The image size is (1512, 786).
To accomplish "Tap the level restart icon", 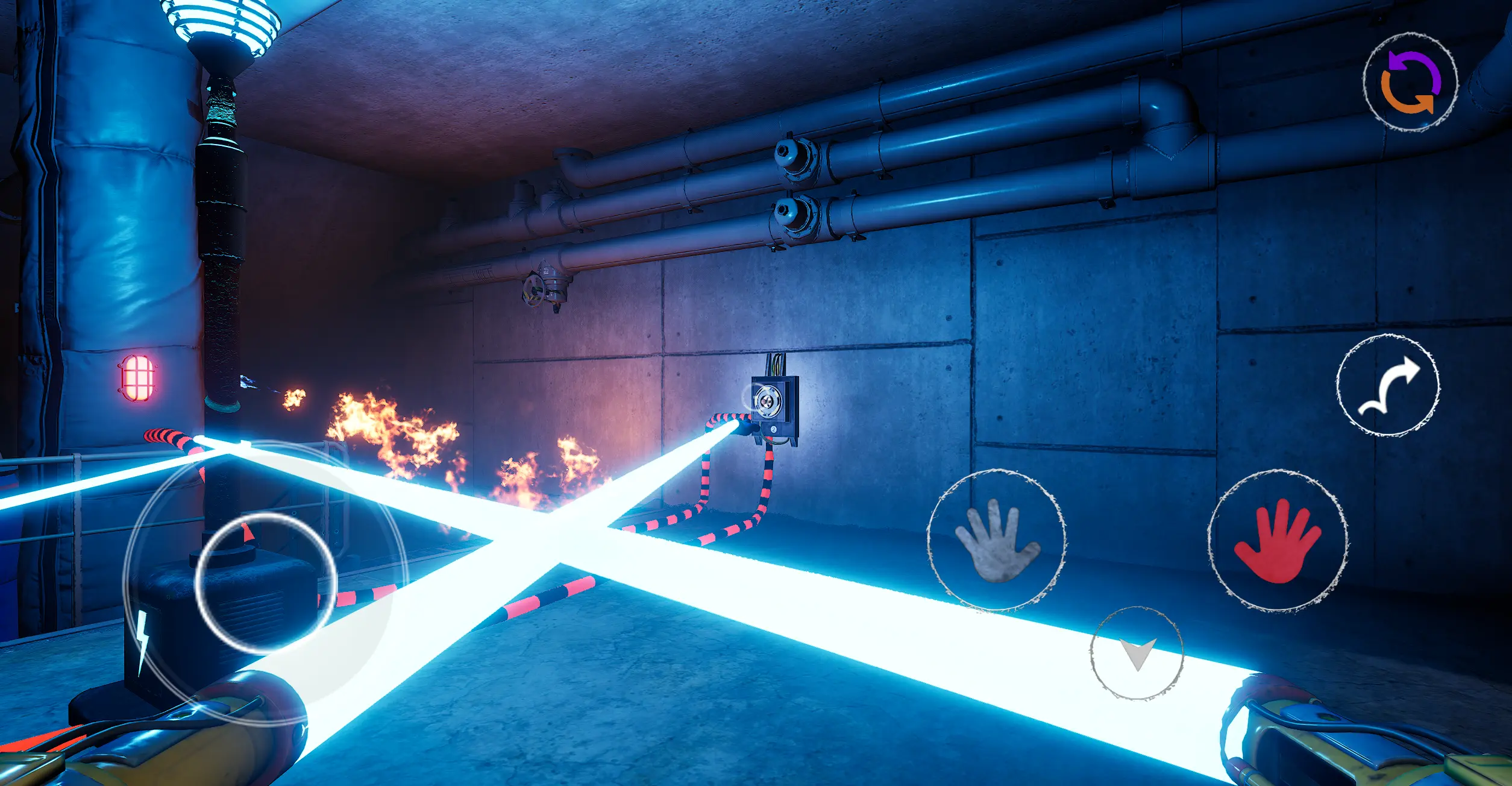I will coord(1413,81).
